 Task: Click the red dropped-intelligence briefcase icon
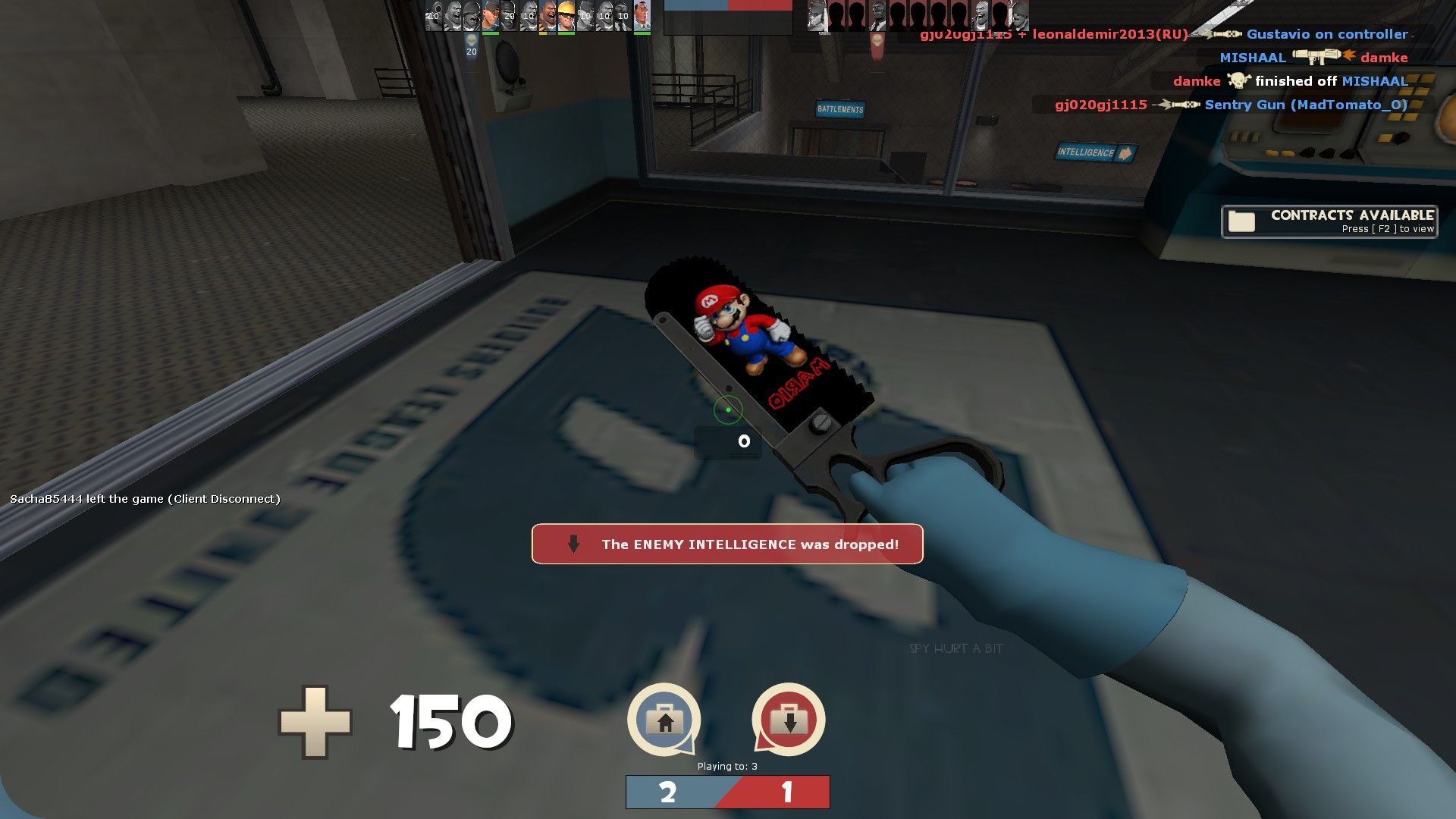(788, 719)
